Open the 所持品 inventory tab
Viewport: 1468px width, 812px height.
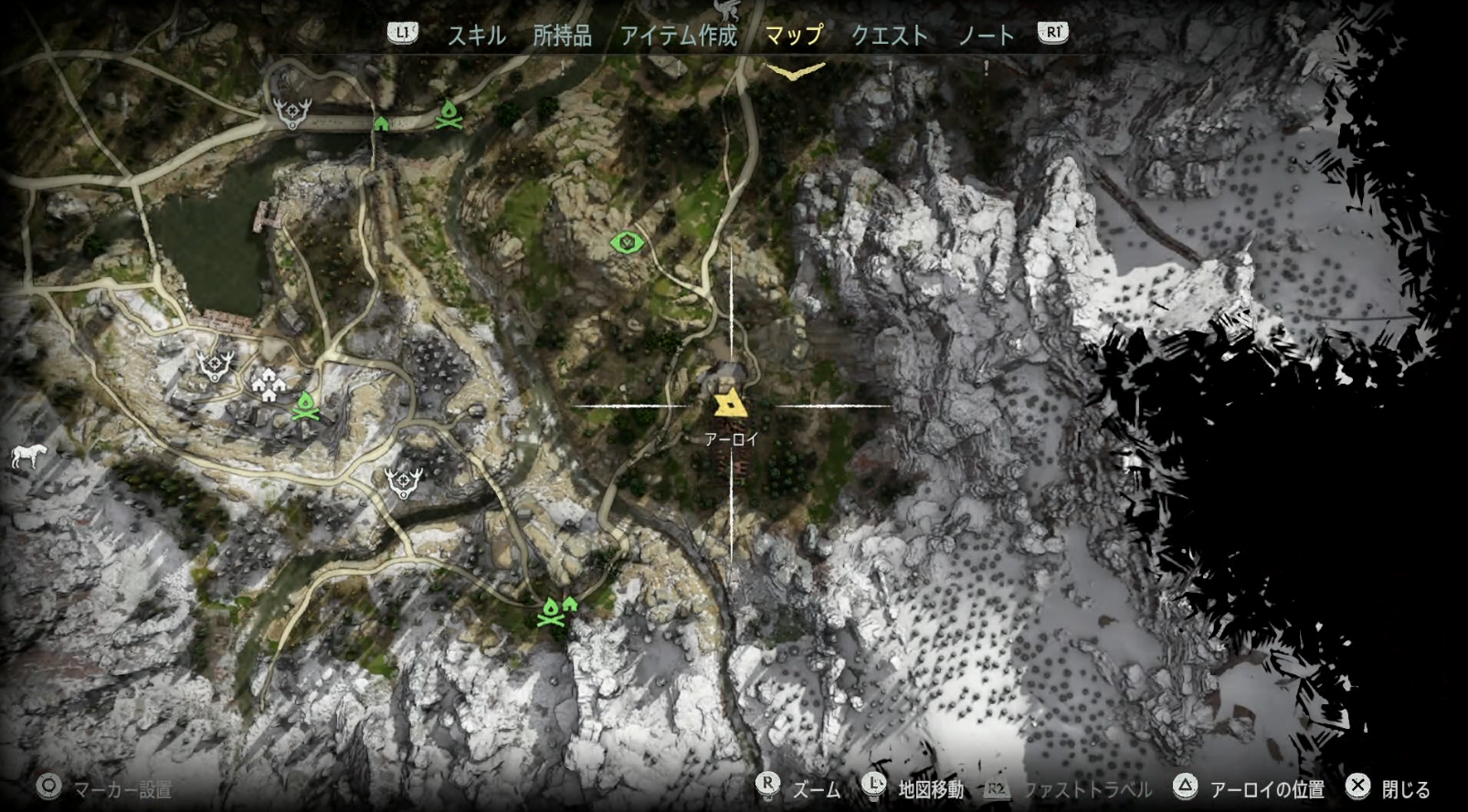click(x=562, y=36)
